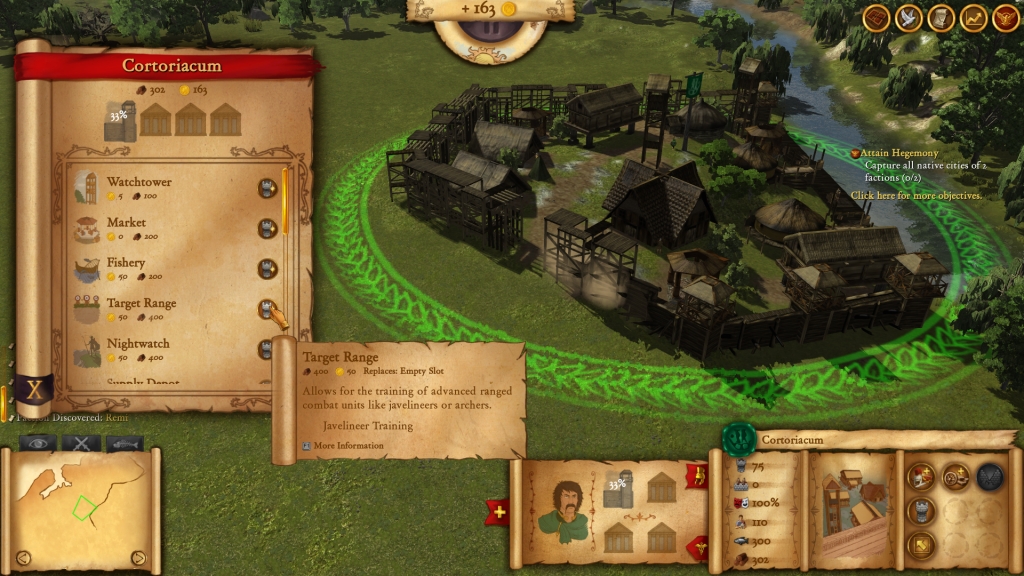Click the red plus tab beside the governor
This screenshot has height=576, width=1024.
499,513
